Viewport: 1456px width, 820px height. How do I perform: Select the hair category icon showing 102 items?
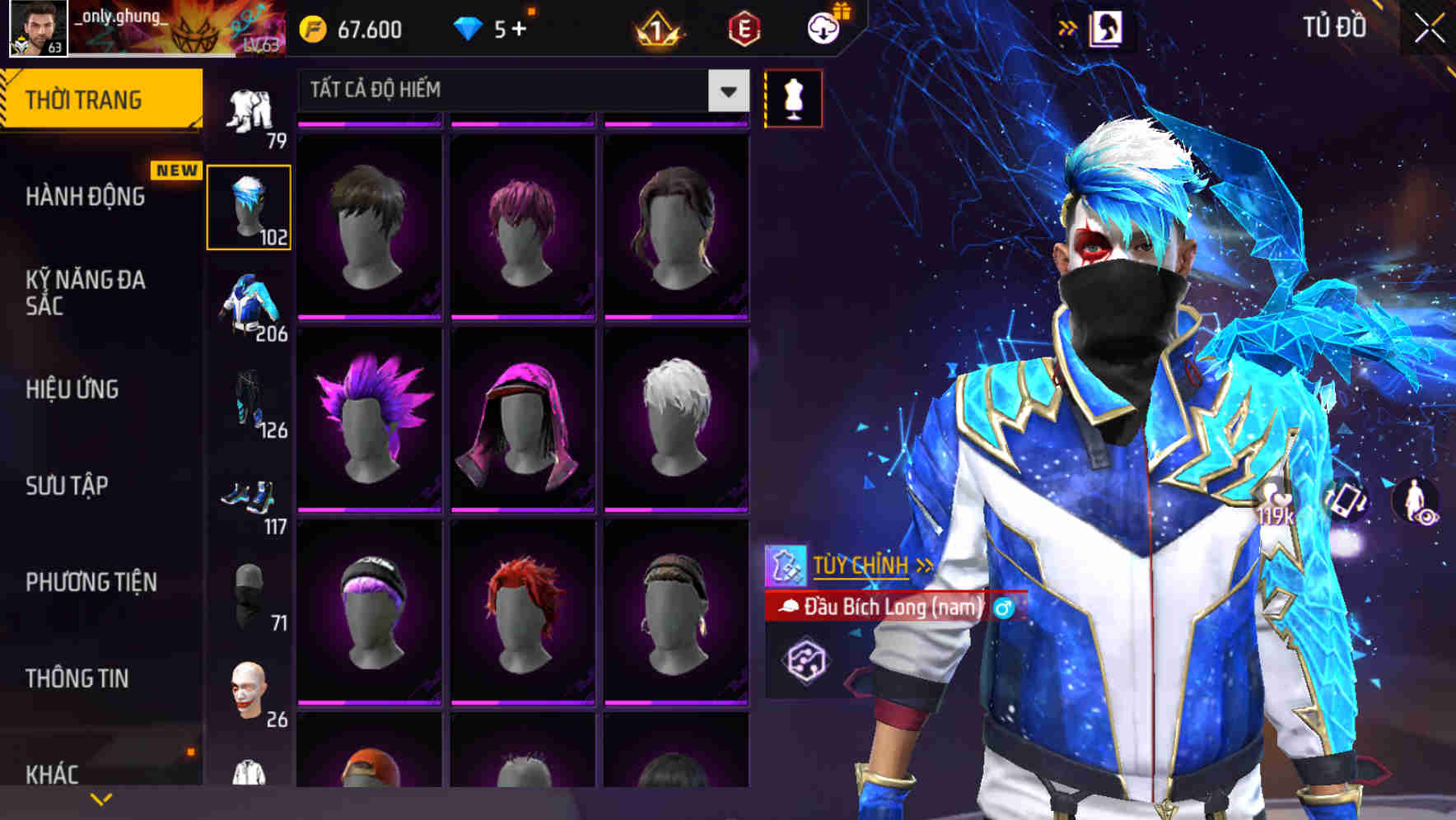click(250, 205)
